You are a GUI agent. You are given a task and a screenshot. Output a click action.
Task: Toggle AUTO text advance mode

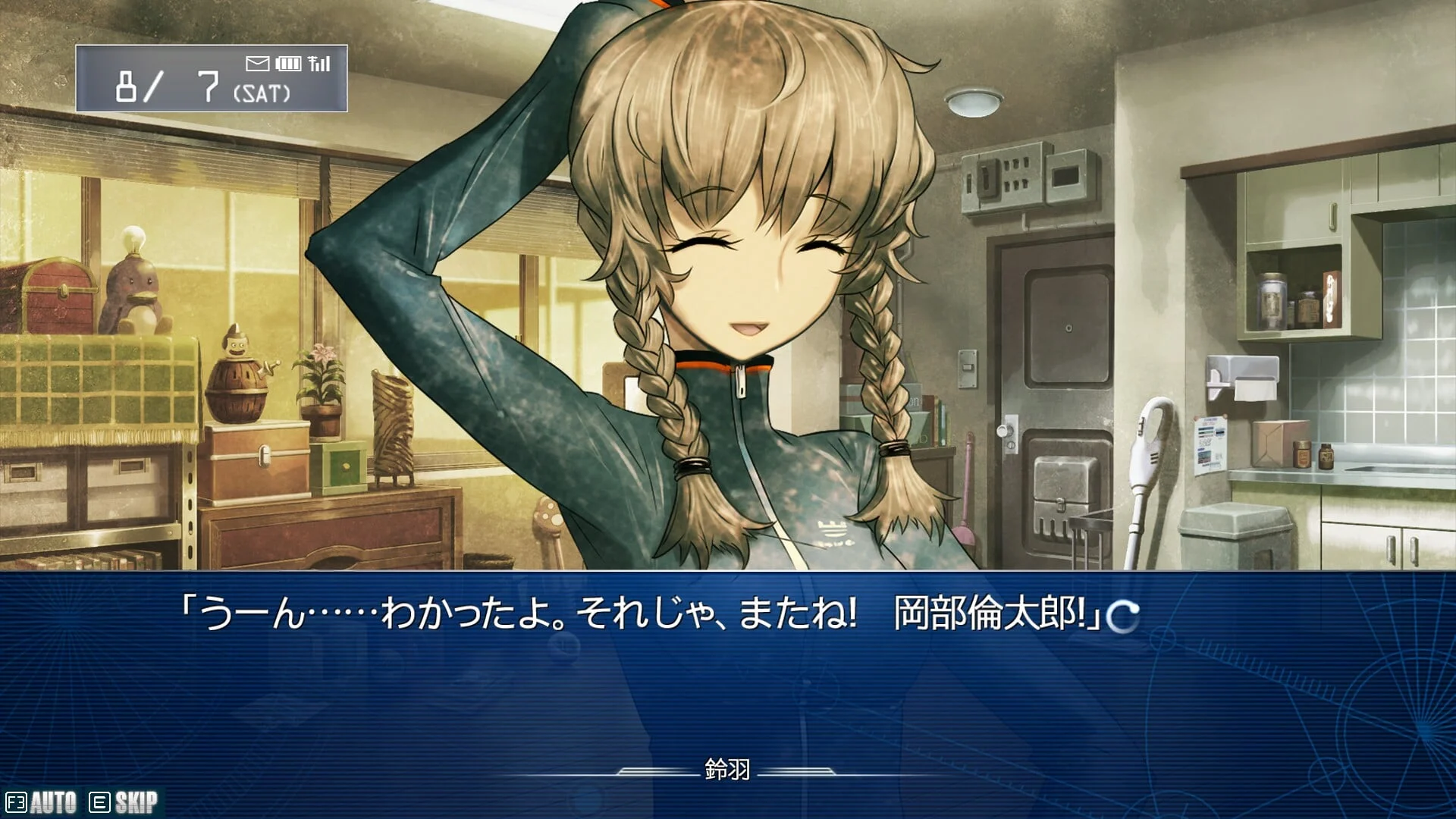tap(42, 802)
